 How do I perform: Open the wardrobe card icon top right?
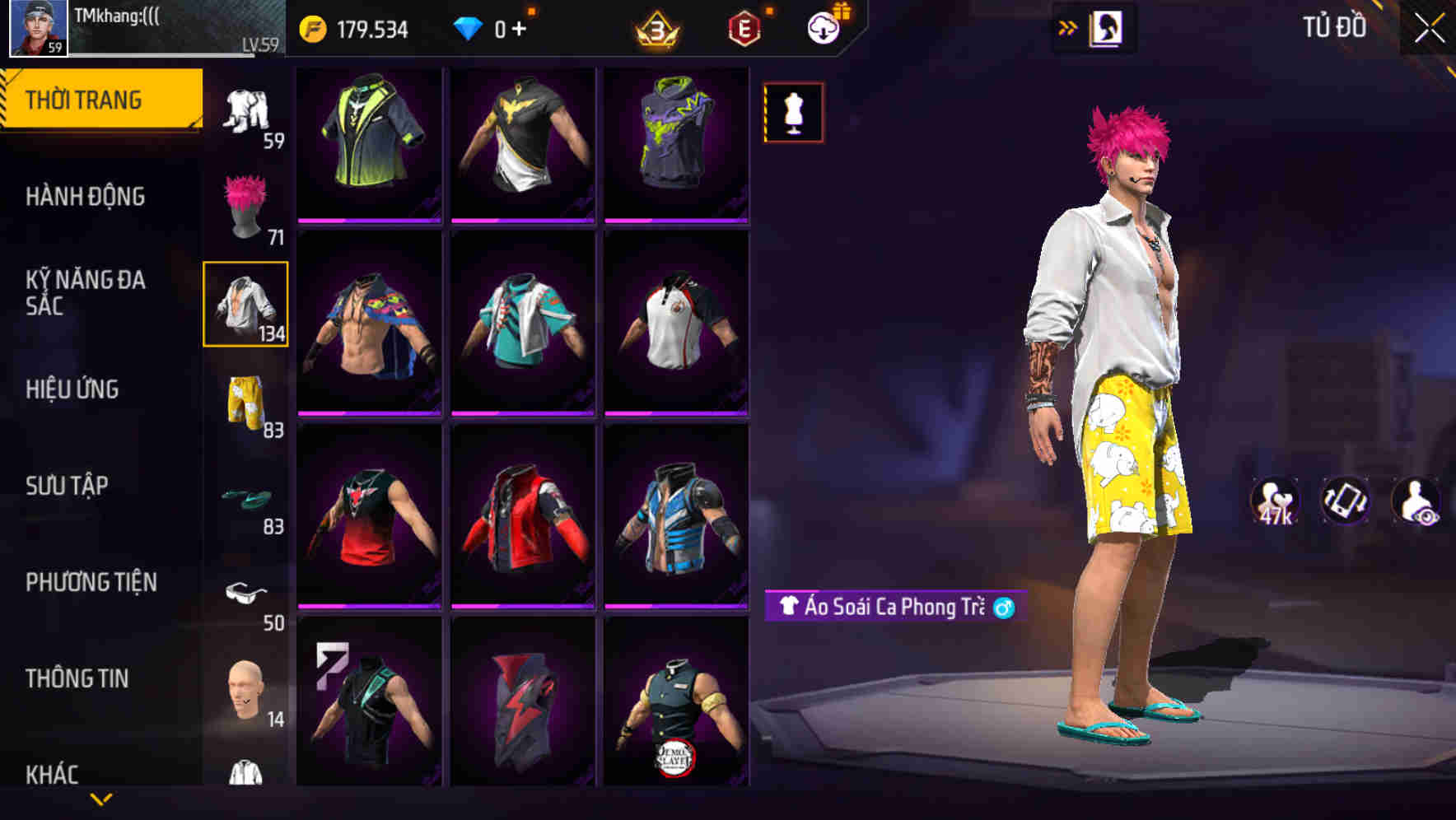[1105, 26]
